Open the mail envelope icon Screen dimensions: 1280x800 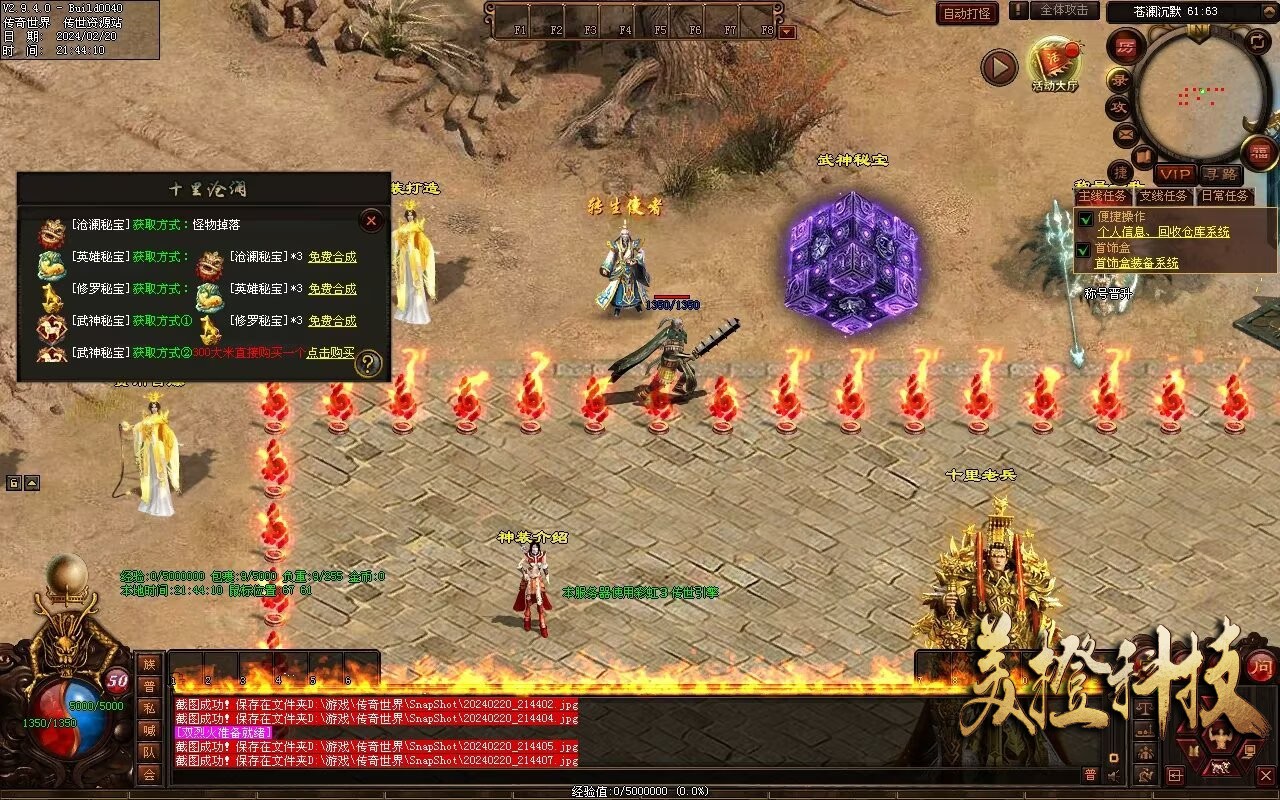[x=1125, y=133]
